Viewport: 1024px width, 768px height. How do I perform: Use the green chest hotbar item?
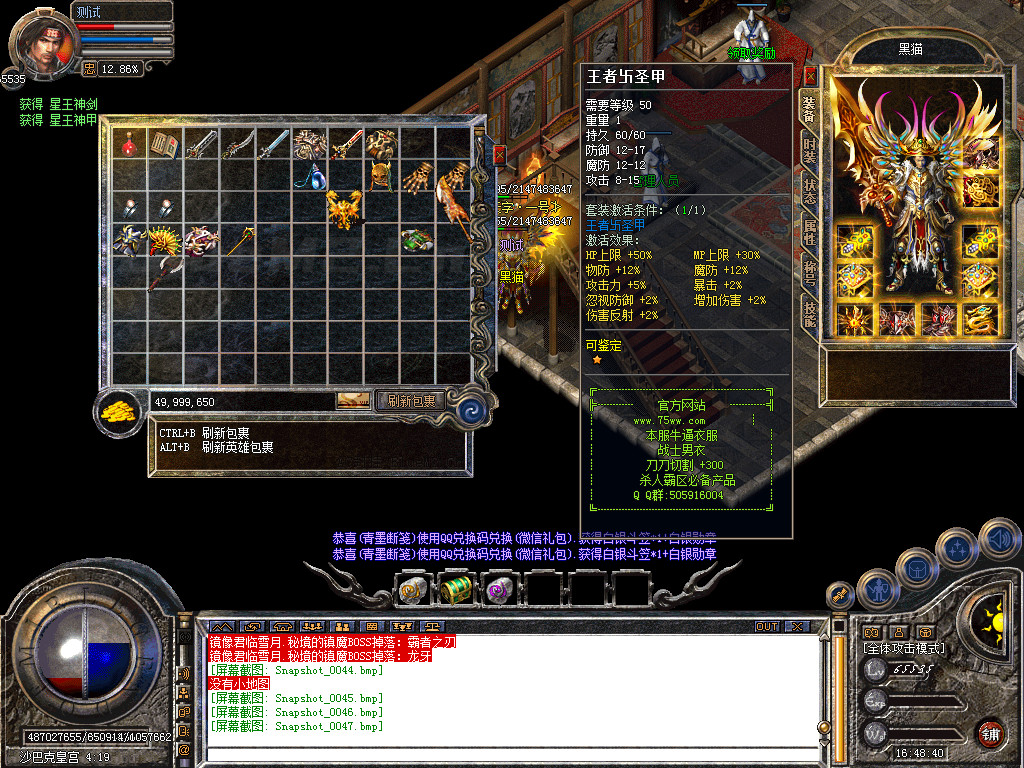pyautogui.click(x=456, y=590)
